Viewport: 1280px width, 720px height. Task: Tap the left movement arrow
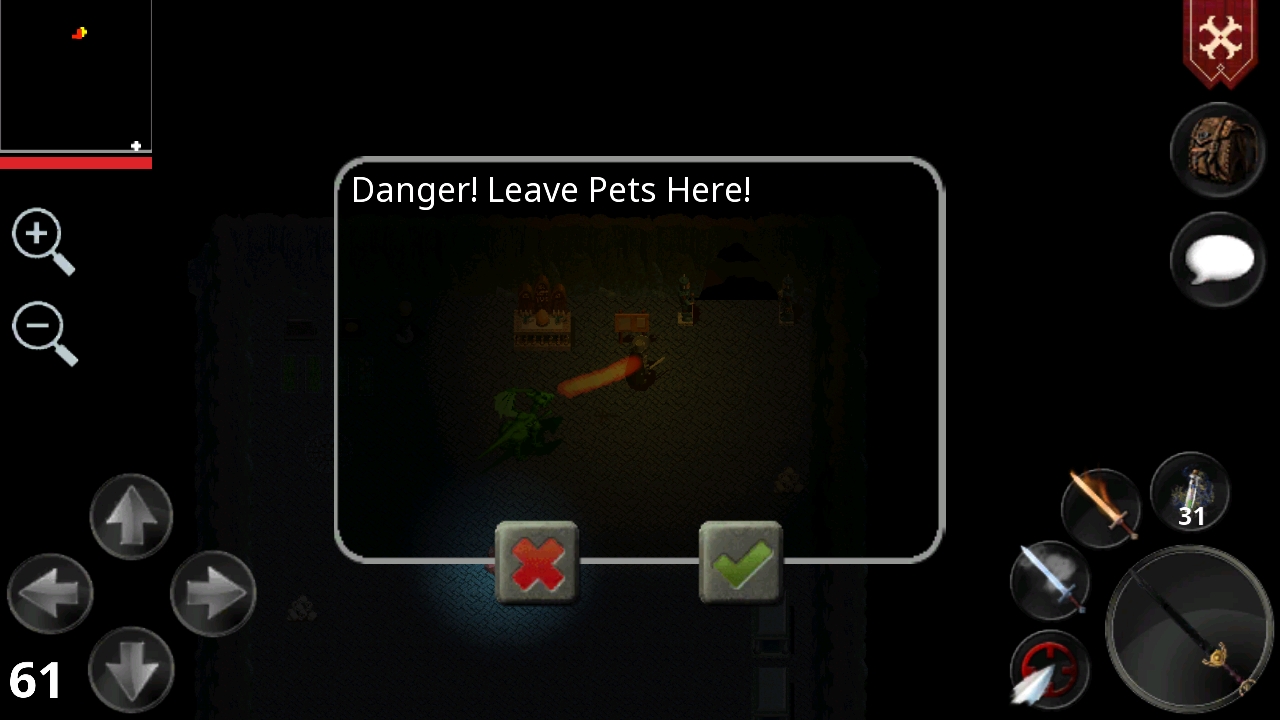pyautogui.click(x=51, y=593)
